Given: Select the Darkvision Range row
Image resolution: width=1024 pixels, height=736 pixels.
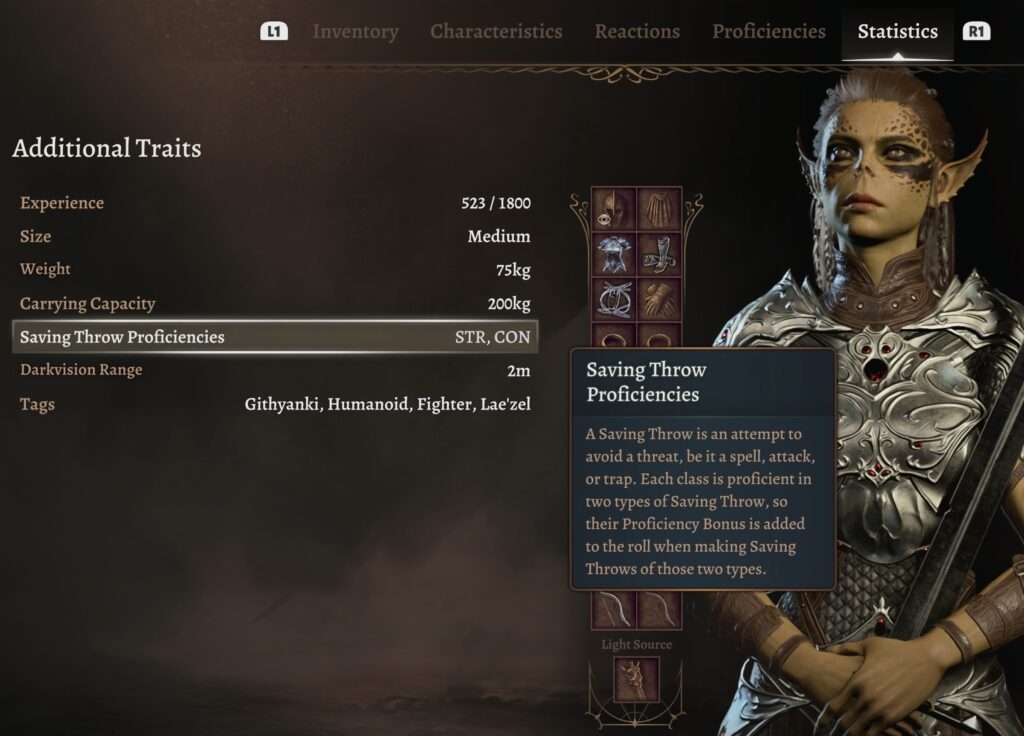Looking at the screenshot, I should click(275, 370).
